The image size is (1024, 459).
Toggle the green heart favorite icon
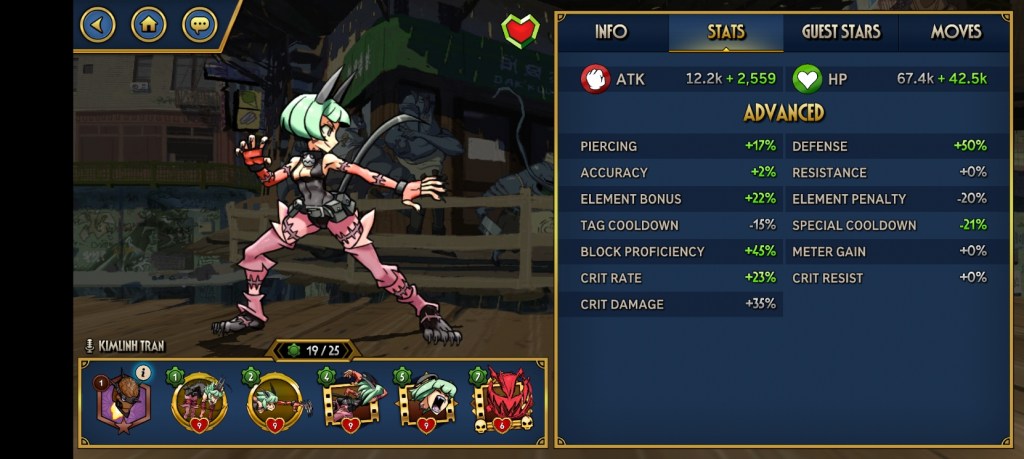pyautogui.click(x=520, y=31)
